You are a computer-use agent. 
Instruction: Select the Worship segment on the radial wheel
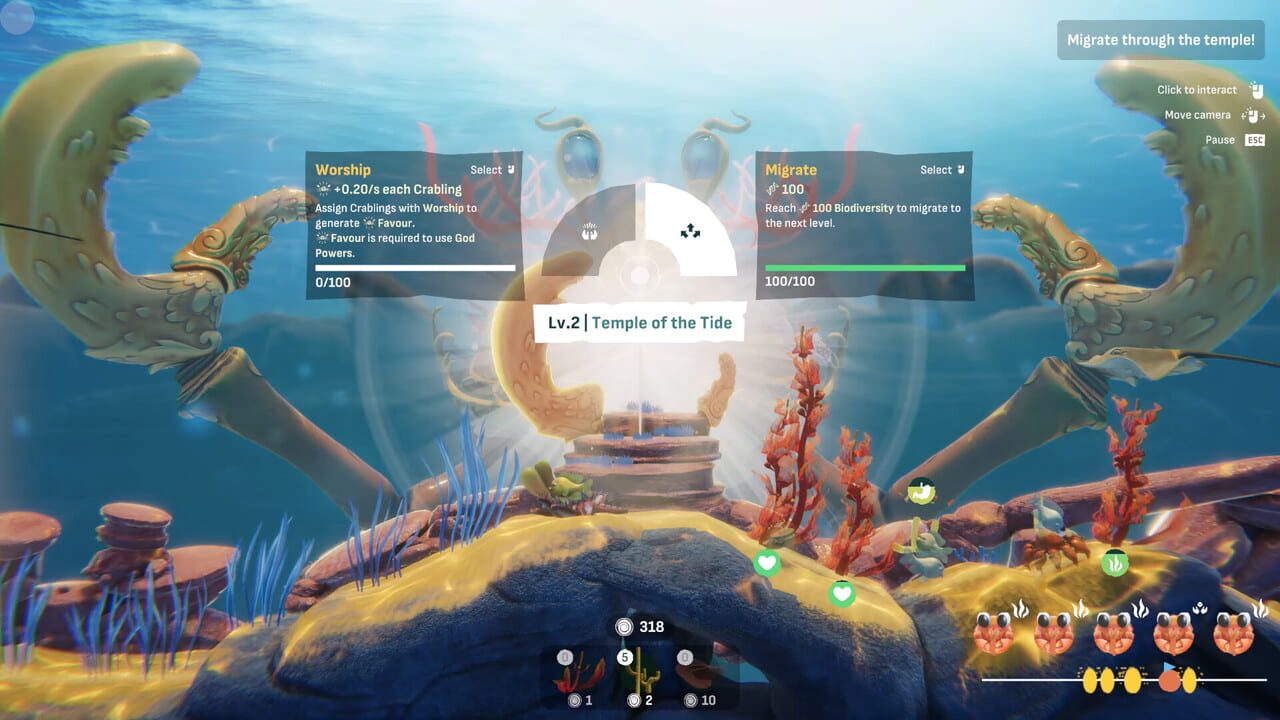[x=589, y=231]
